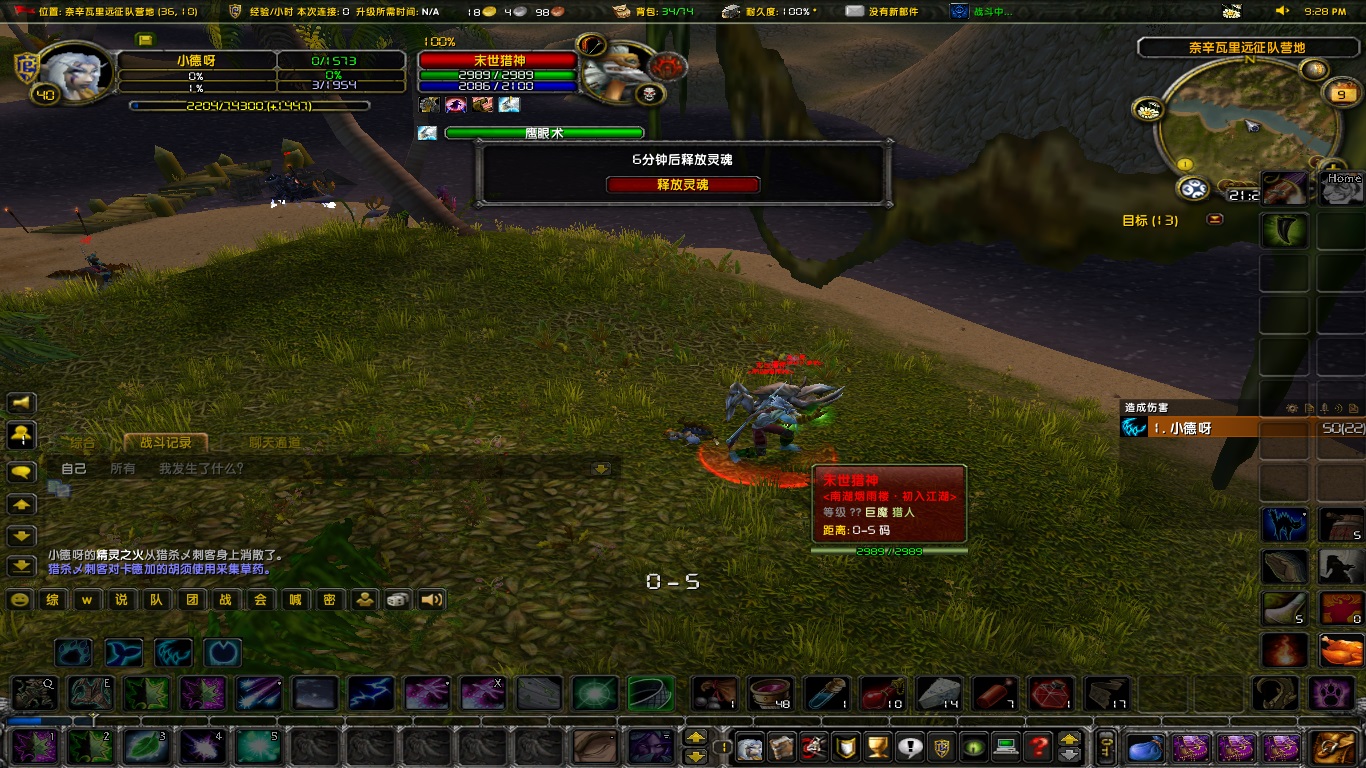This screenshot has width=1366, height=768.
Task: Open the golden trophy achievements button
Action: (877, 746)
